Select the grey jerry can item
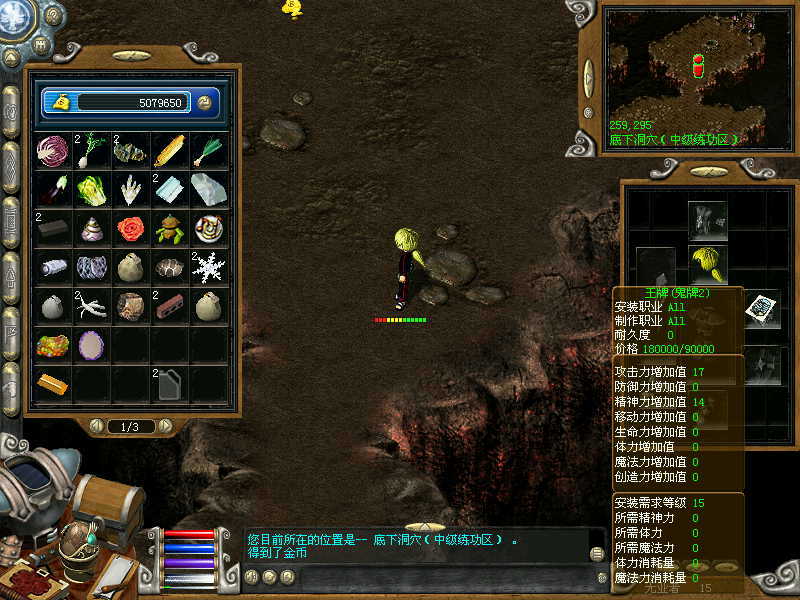 (169, 383)
